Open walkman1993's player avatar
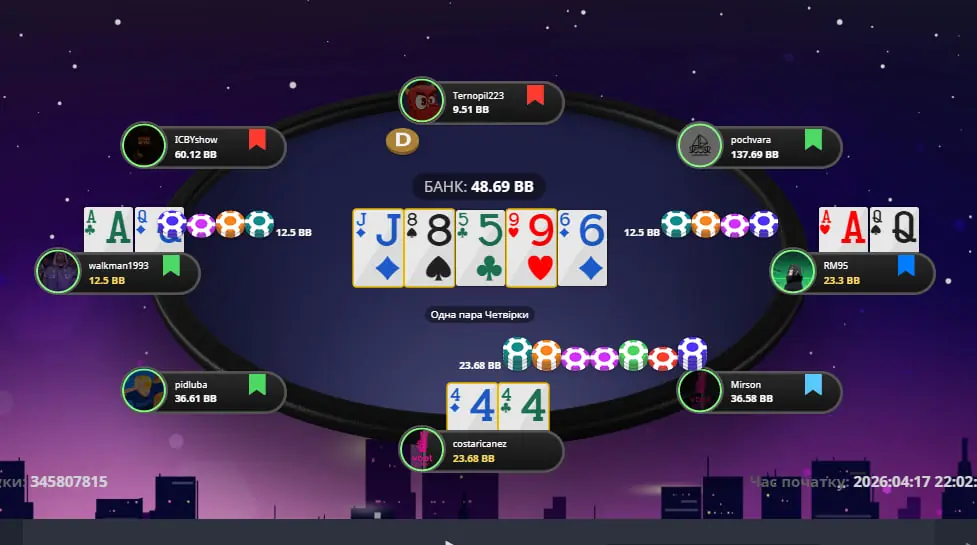977x545 pixels. (58, 271)
